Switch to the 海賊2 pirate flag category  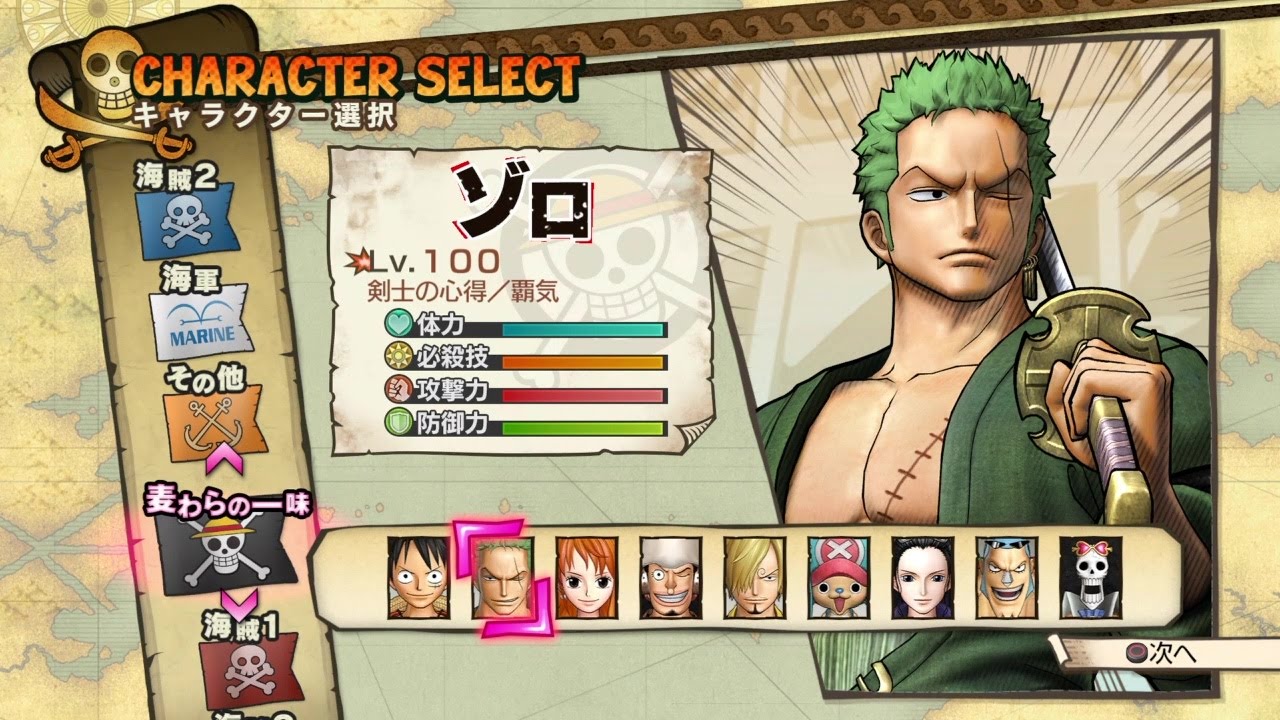(187, 220)
